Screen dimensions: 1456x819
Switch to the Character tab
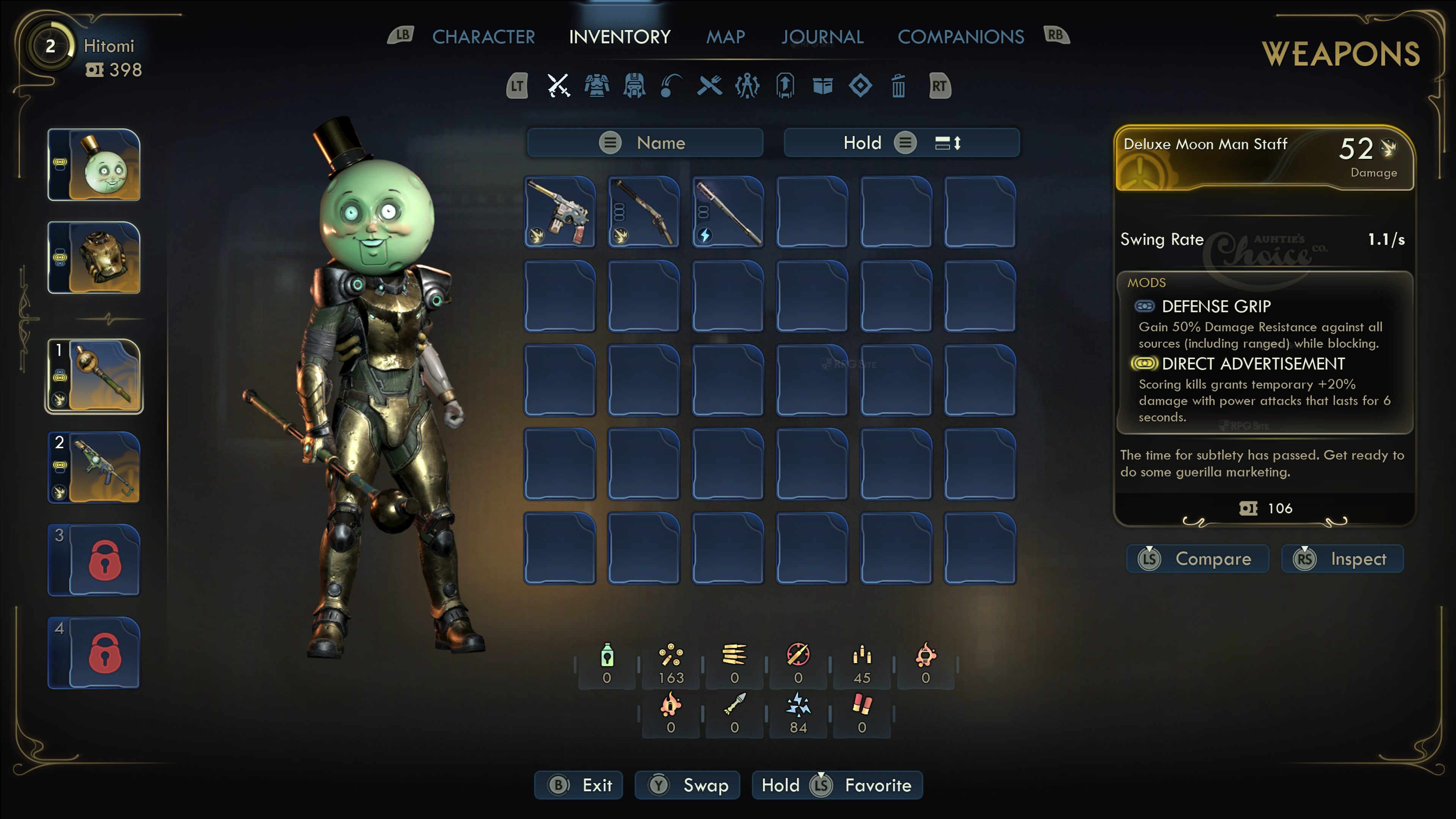pyautogui.click(x=483, y=37)
